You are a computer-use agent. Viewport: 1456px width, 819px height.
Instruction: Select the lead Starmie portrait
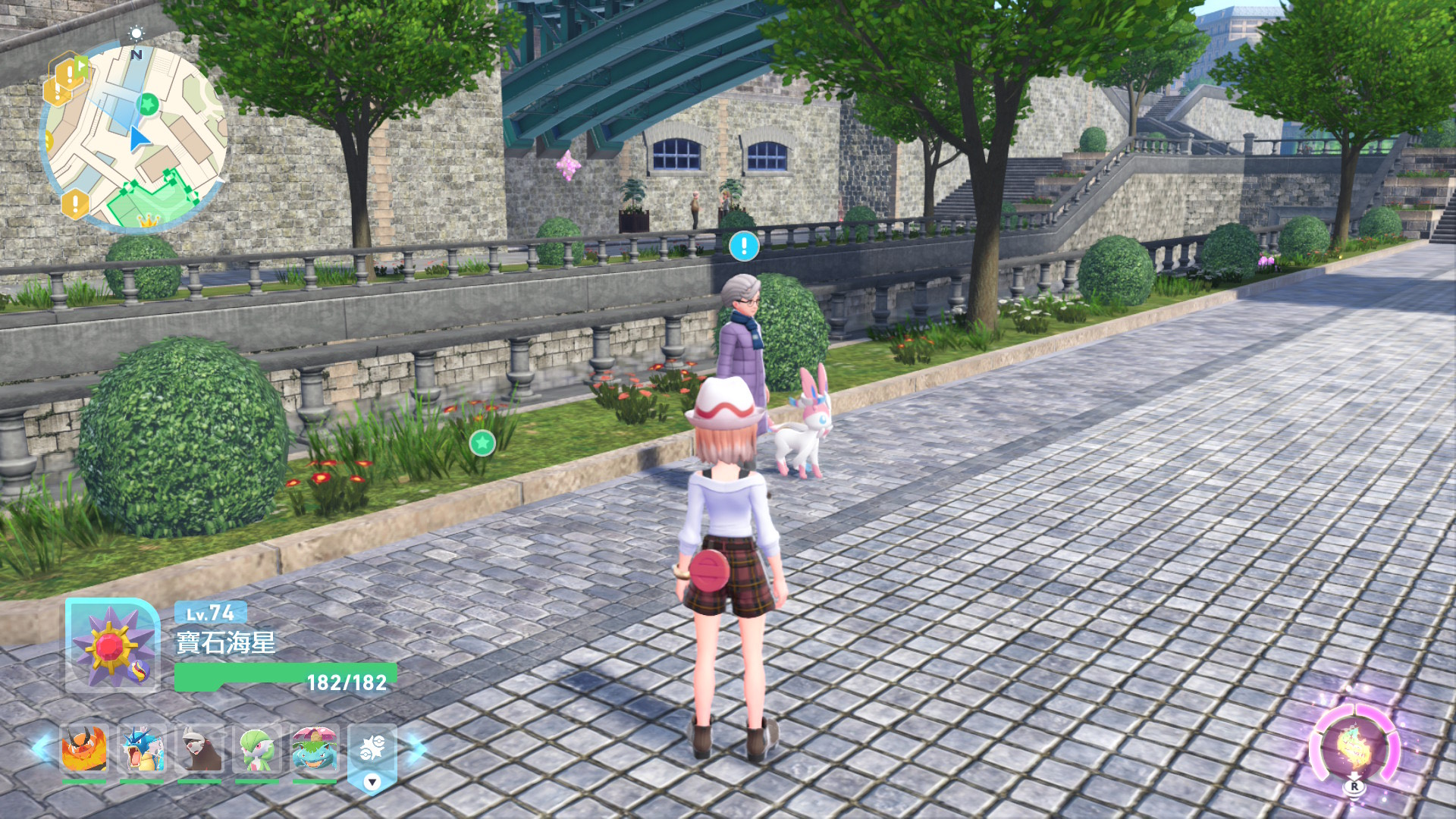(x=112, y=645)
